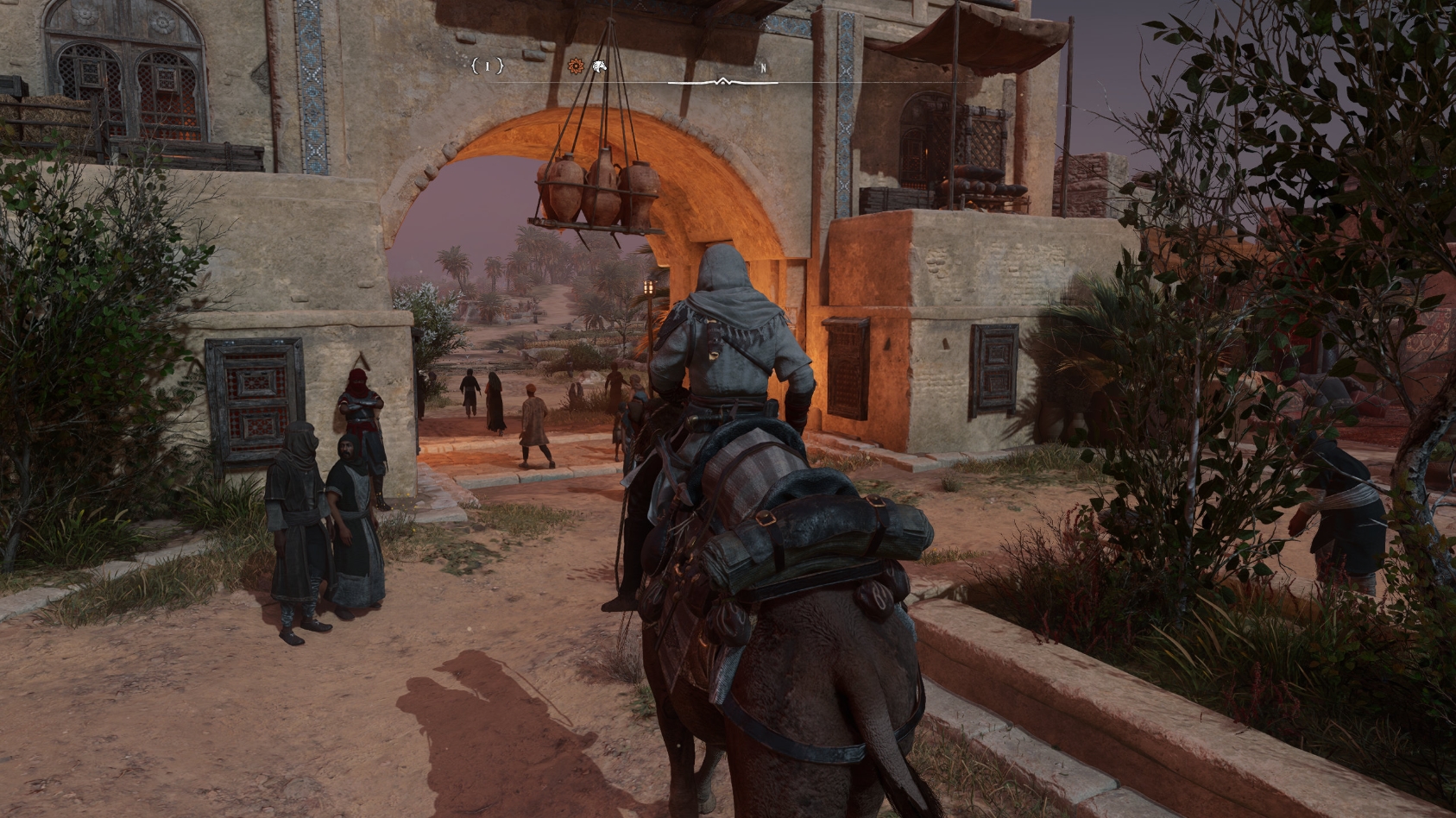Click the right bracket of tool slot indicator
Viewport: 1456px width, 818px height.
pyautogui.click(x=501, y=66)
